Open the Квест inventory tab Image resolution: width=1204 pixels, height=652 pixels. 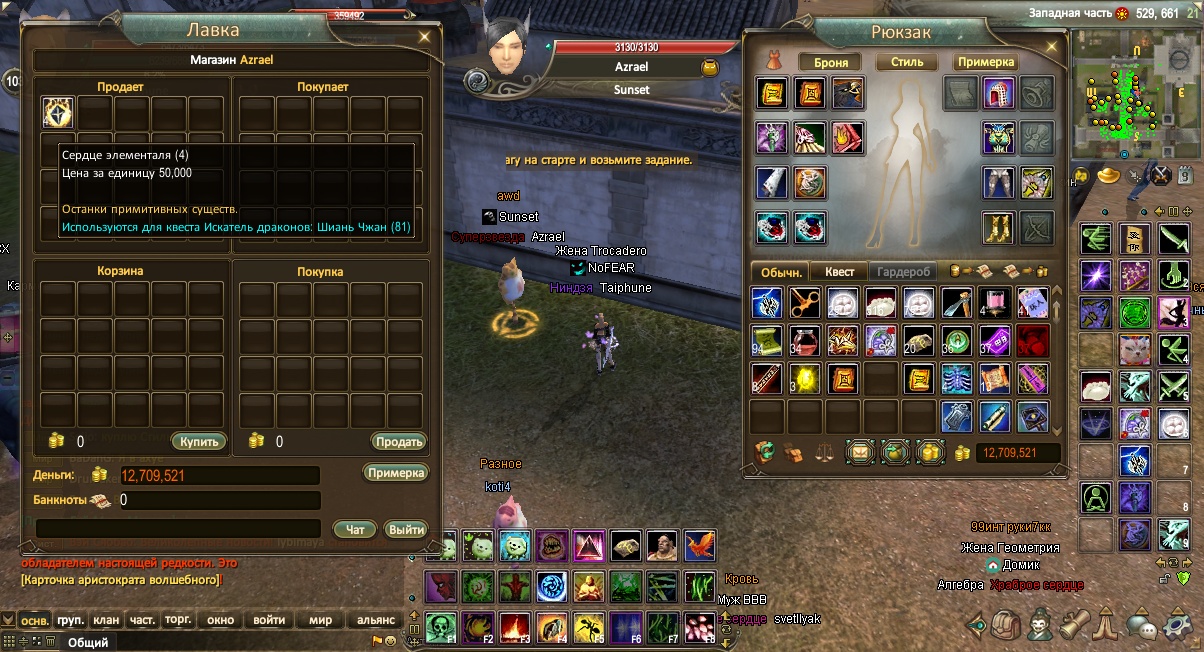tap(839, 271)
